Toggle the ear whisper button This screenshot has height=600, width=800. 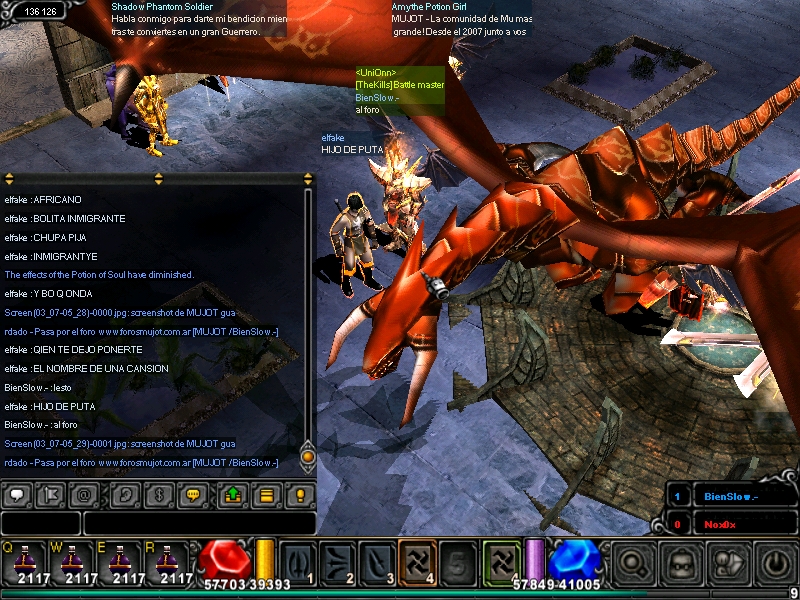(126, 494)
